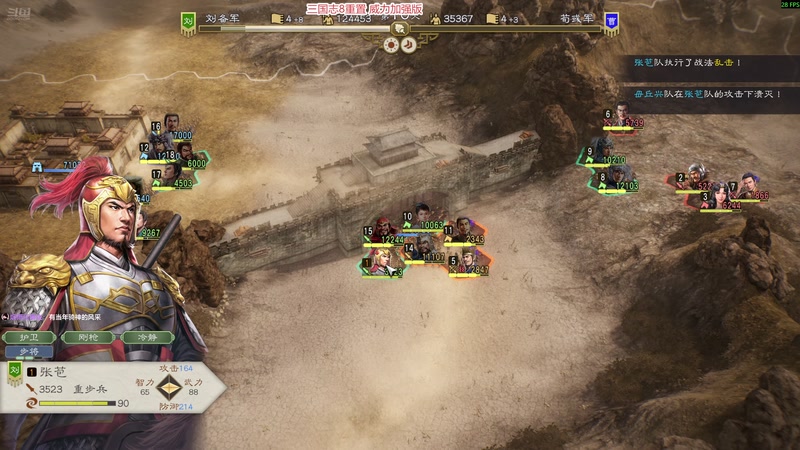The width and height of the screenshot is (800, 450).
Task: Click the blue 曹 faction banner at top
Action: pyautogui.click(x=611, y=22)
